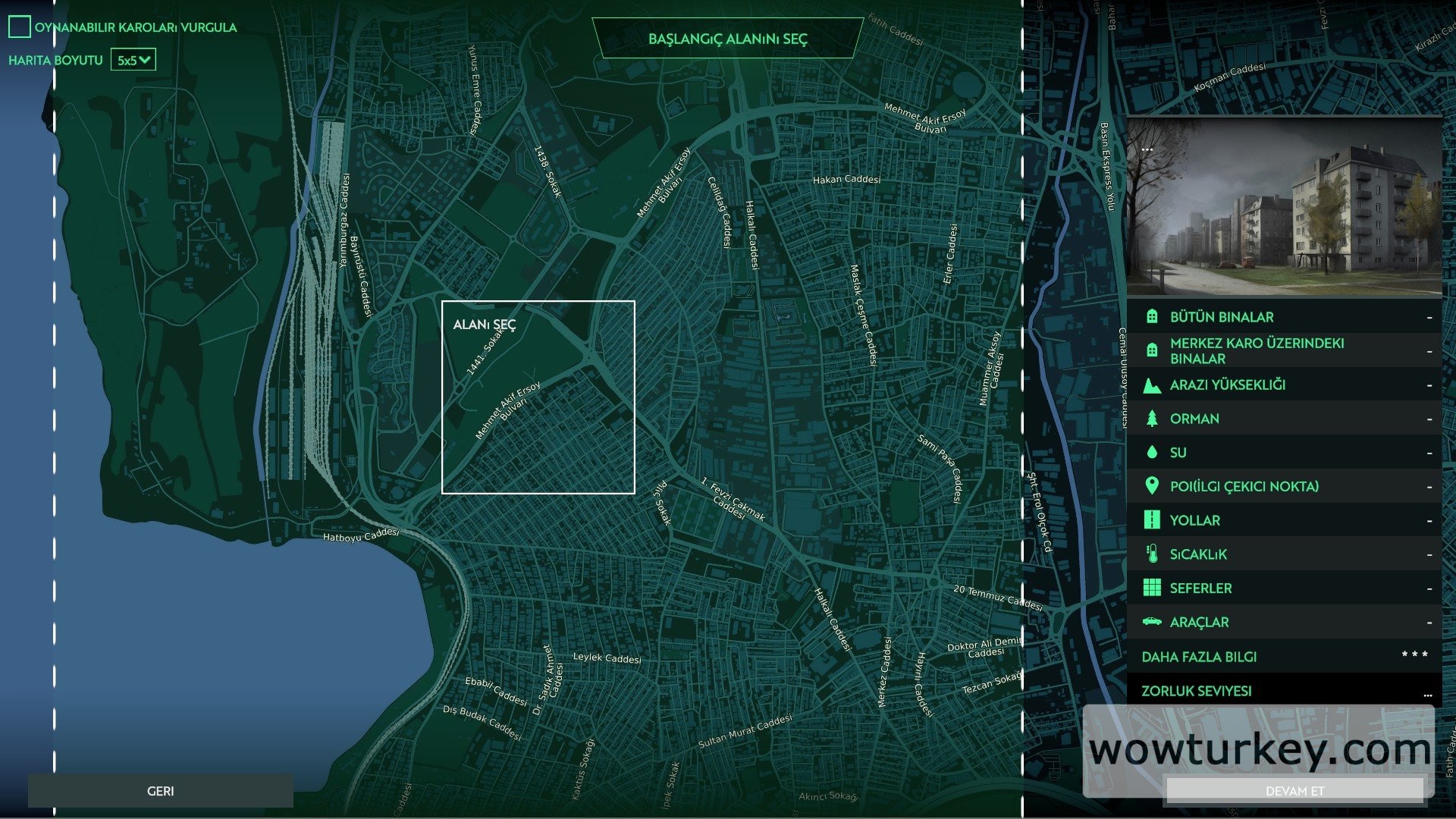The image size is (1456, 819).
Task: Open the Harita Boyutu 5x5 dropdown
Action: pos(133,60)
